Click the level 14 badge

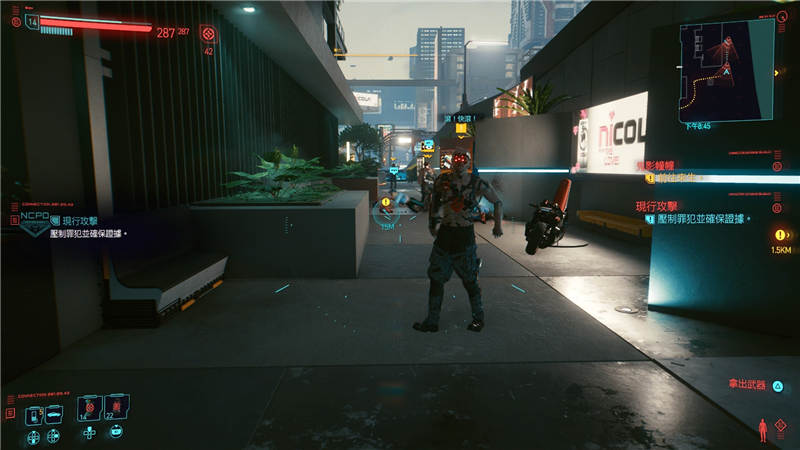(32, 20)
